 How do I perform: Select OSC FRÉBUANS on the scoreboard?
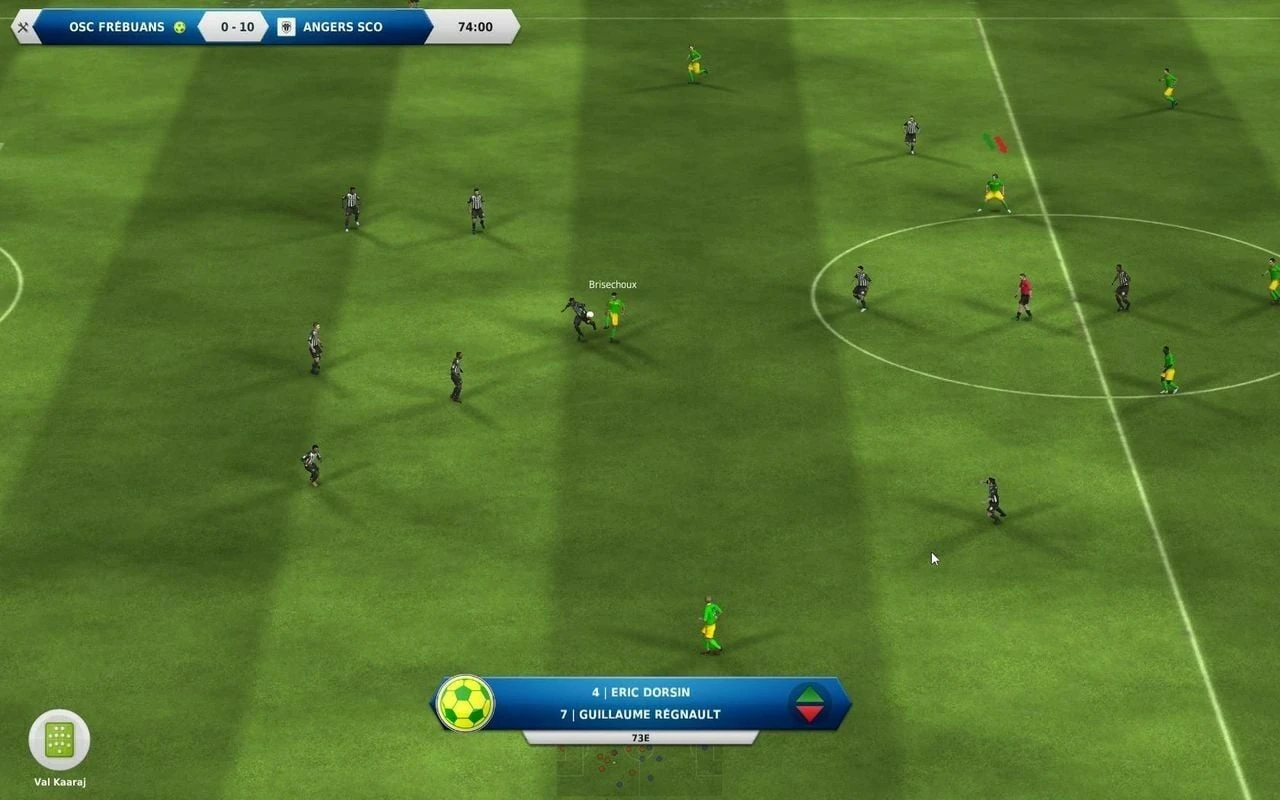[x=116, y=27]
